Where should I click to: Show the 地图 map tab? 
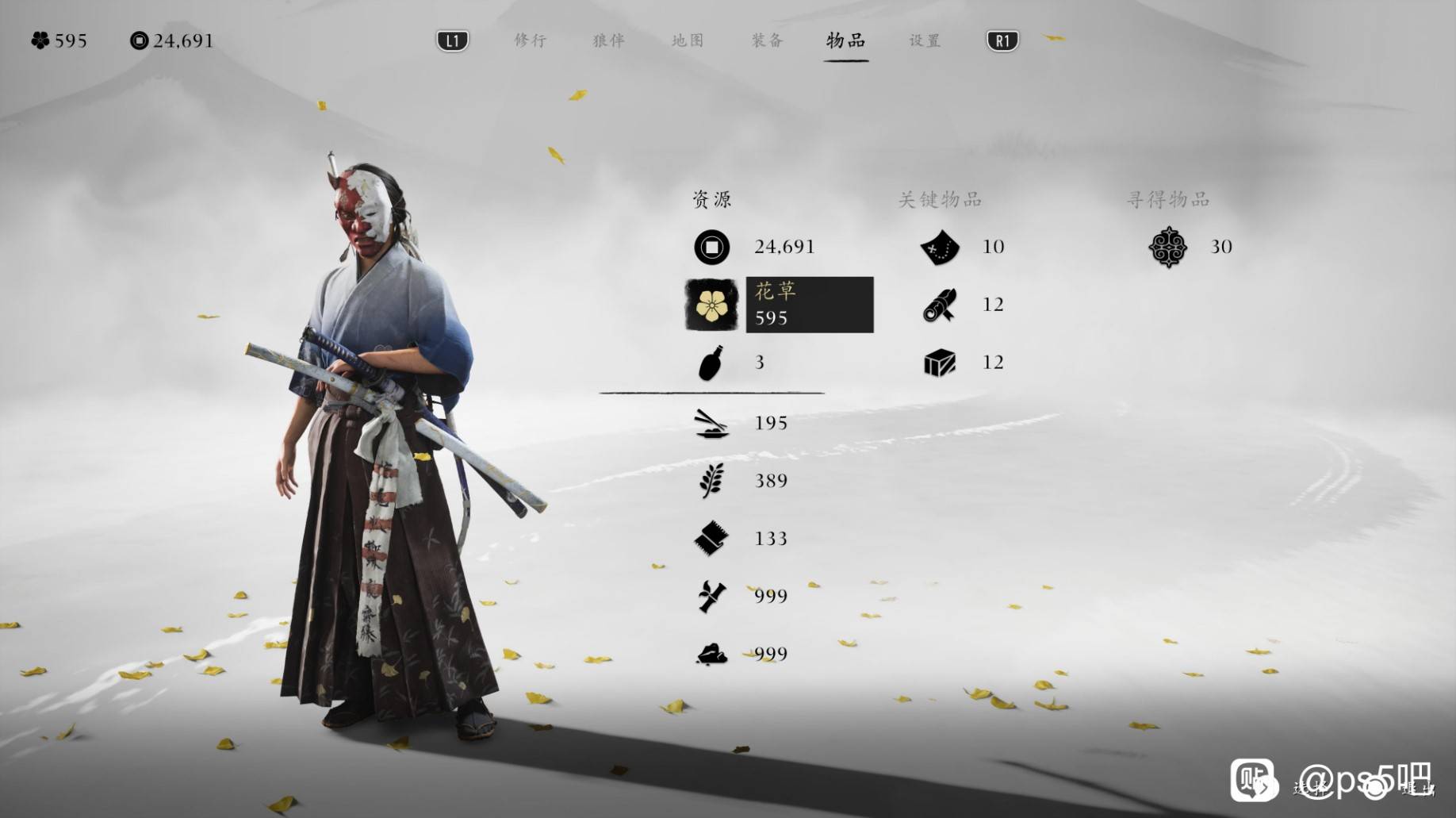pos(688,40)
